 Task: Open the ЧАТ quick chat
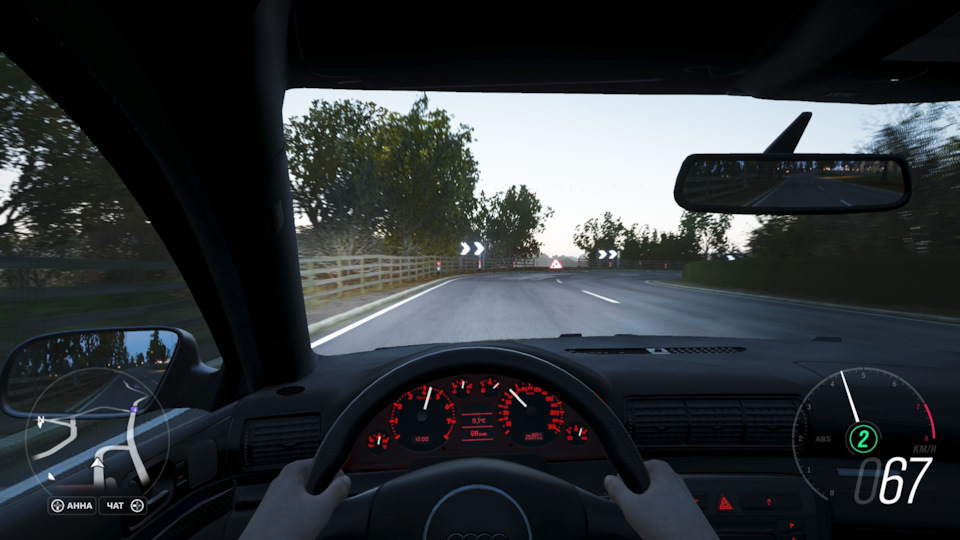[124, 506]
